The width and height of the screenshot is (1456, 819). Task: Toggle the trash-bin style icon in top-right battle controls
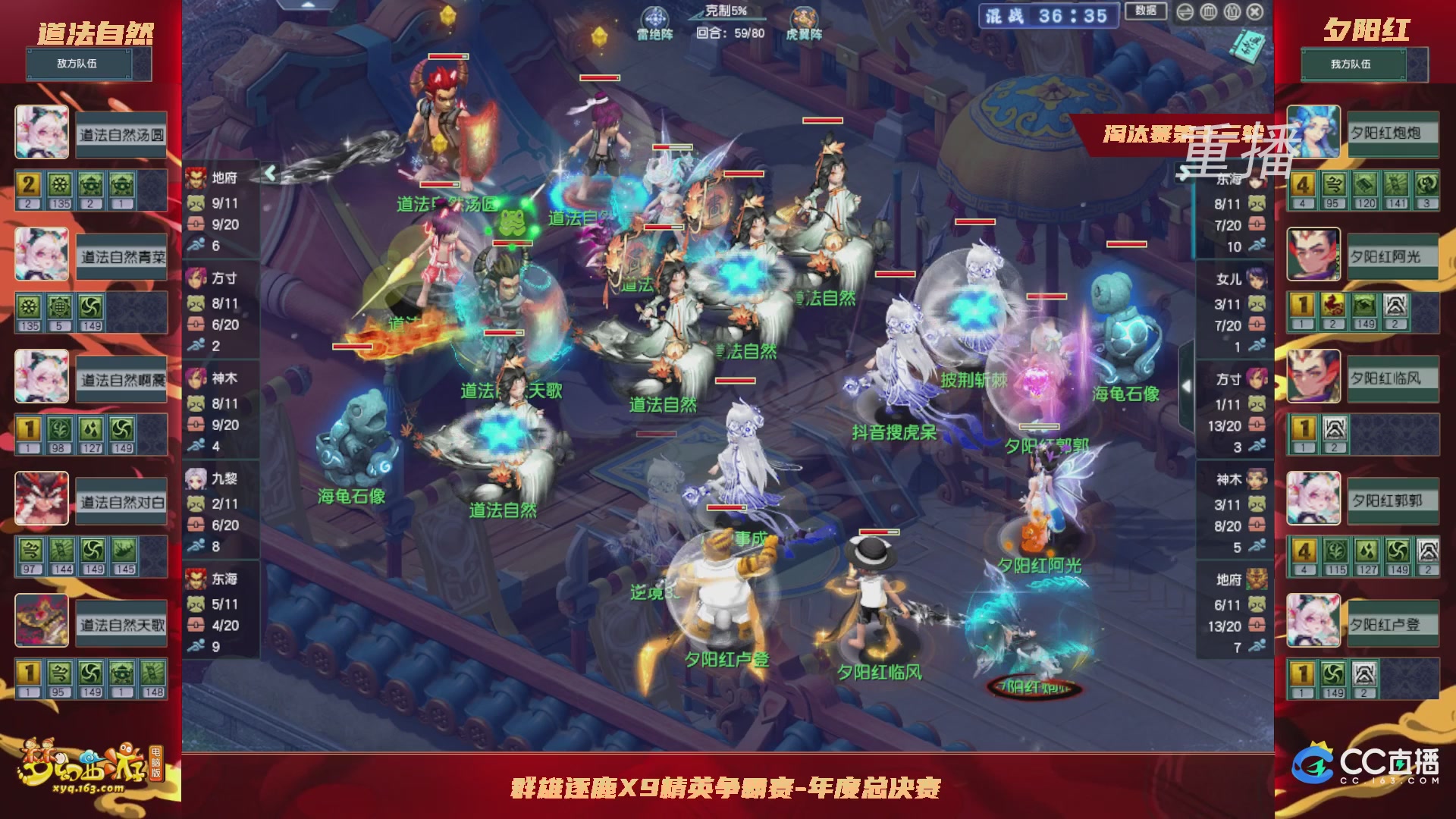1209,12
